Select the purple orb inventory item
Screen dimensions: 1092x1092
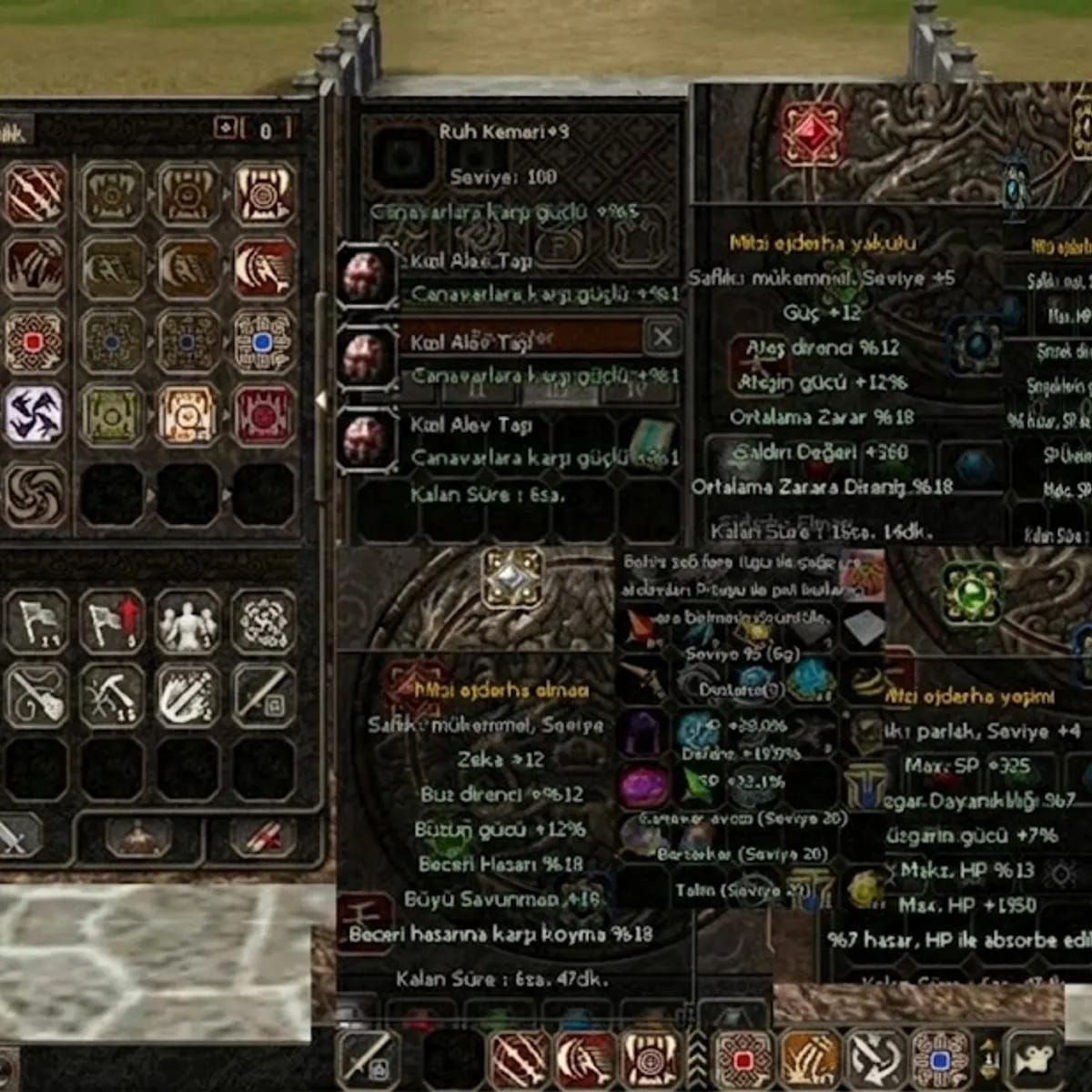coord(644,784)
